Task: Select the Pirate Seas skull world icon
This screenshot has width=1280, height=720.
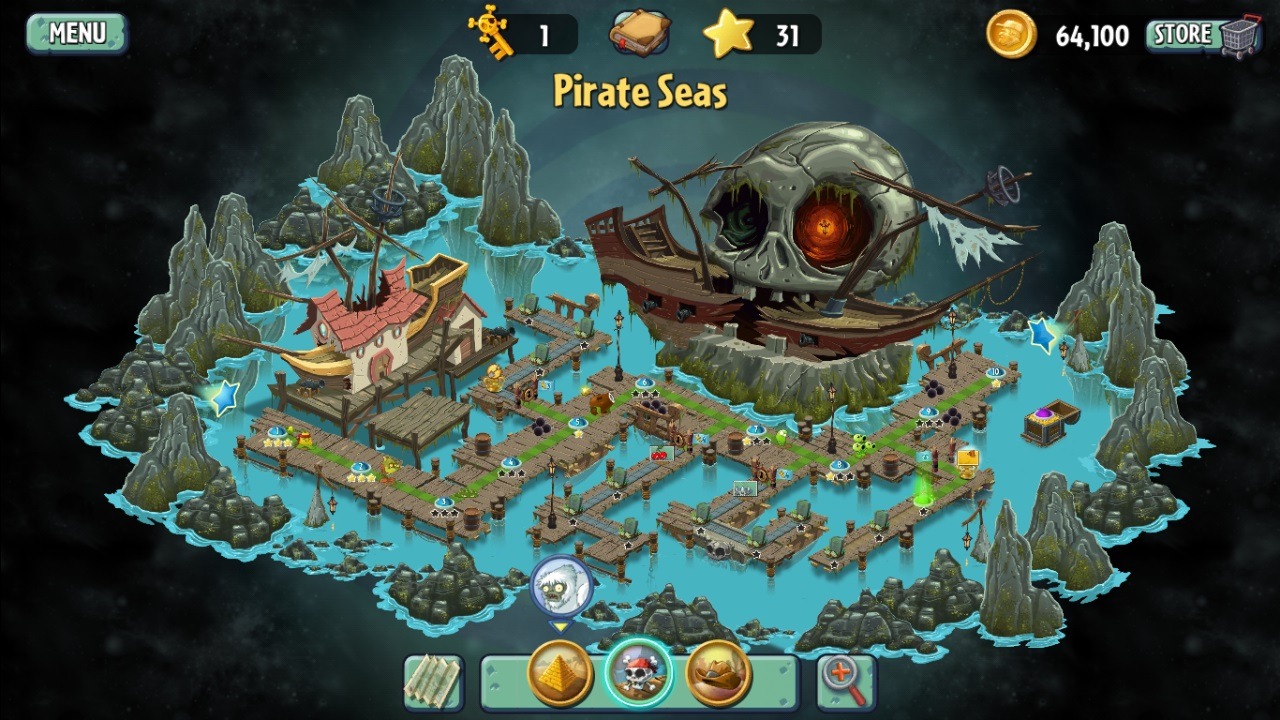Action: pyautogui.click(x=639, y=674)
